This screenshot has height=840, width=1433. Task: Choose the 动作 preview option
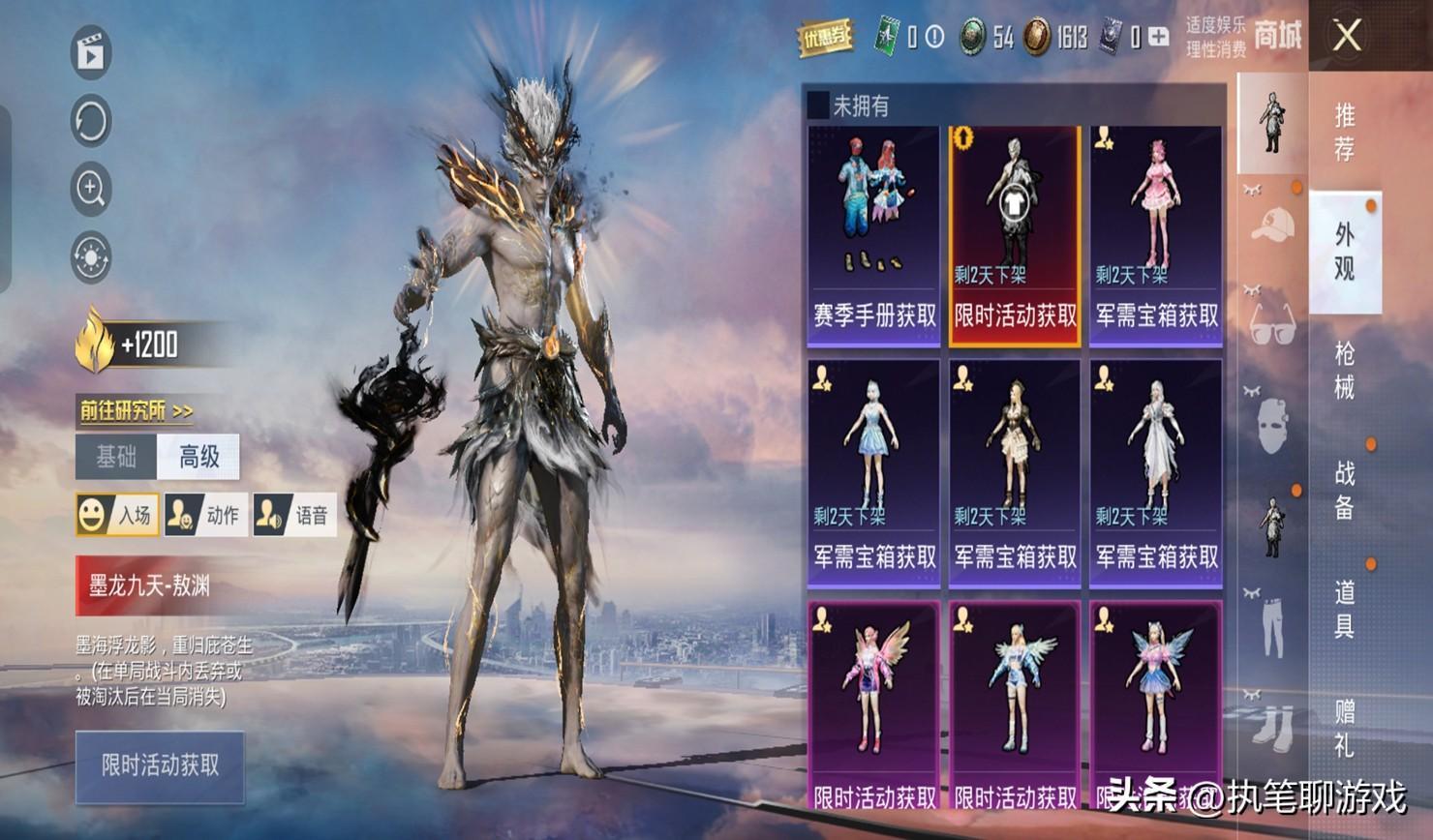coord(205,515)
